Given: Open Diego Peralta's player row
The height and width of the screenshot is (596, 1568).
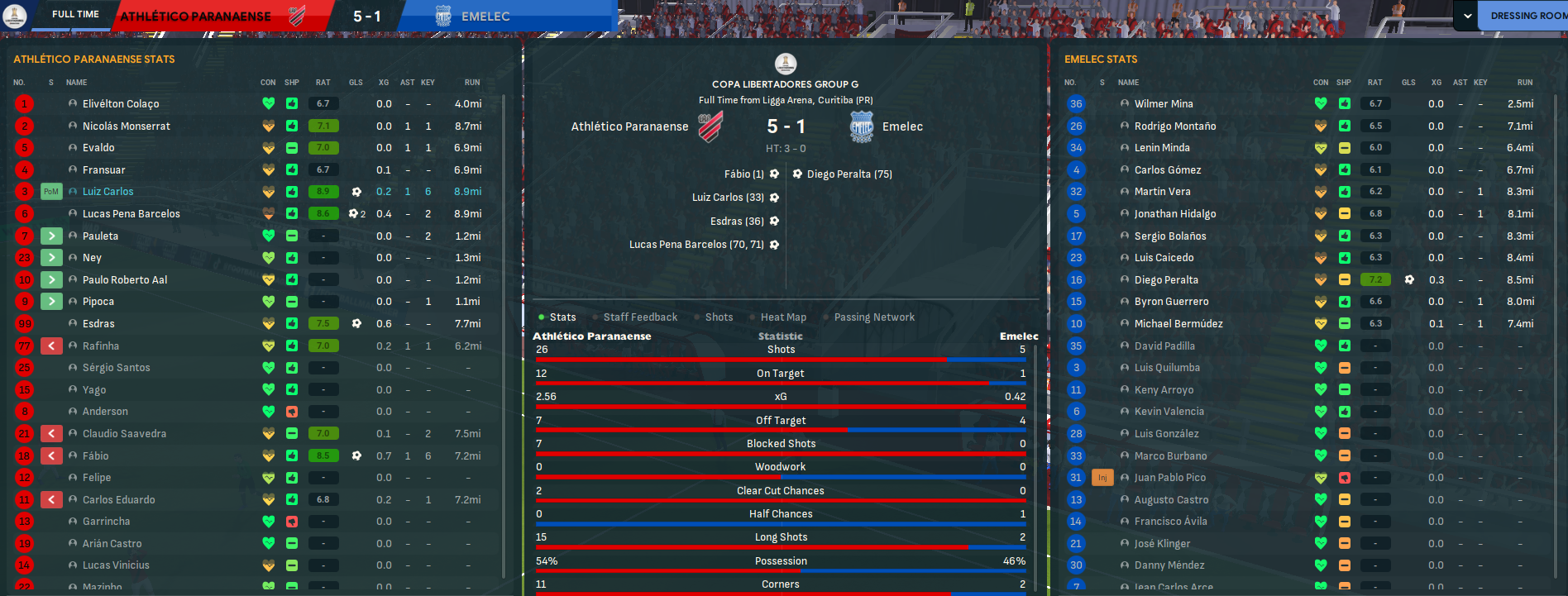Looking at the screenshot, I should pyautogui.click(x=1166, y=280).
